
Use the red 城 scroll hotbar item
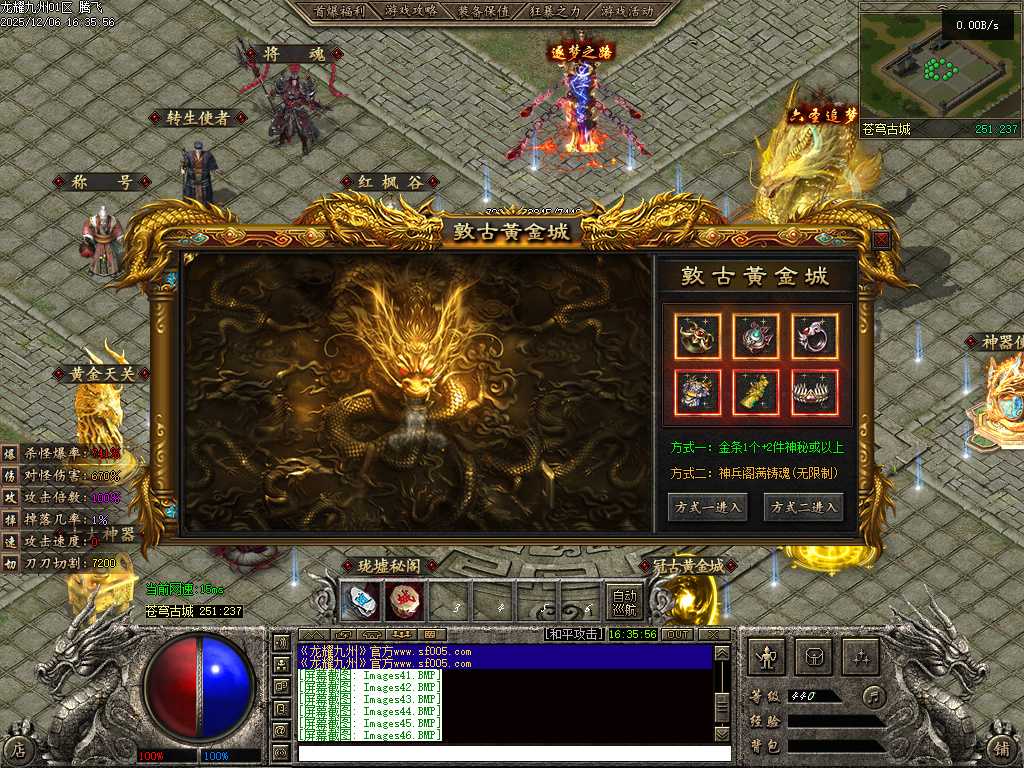404,601
